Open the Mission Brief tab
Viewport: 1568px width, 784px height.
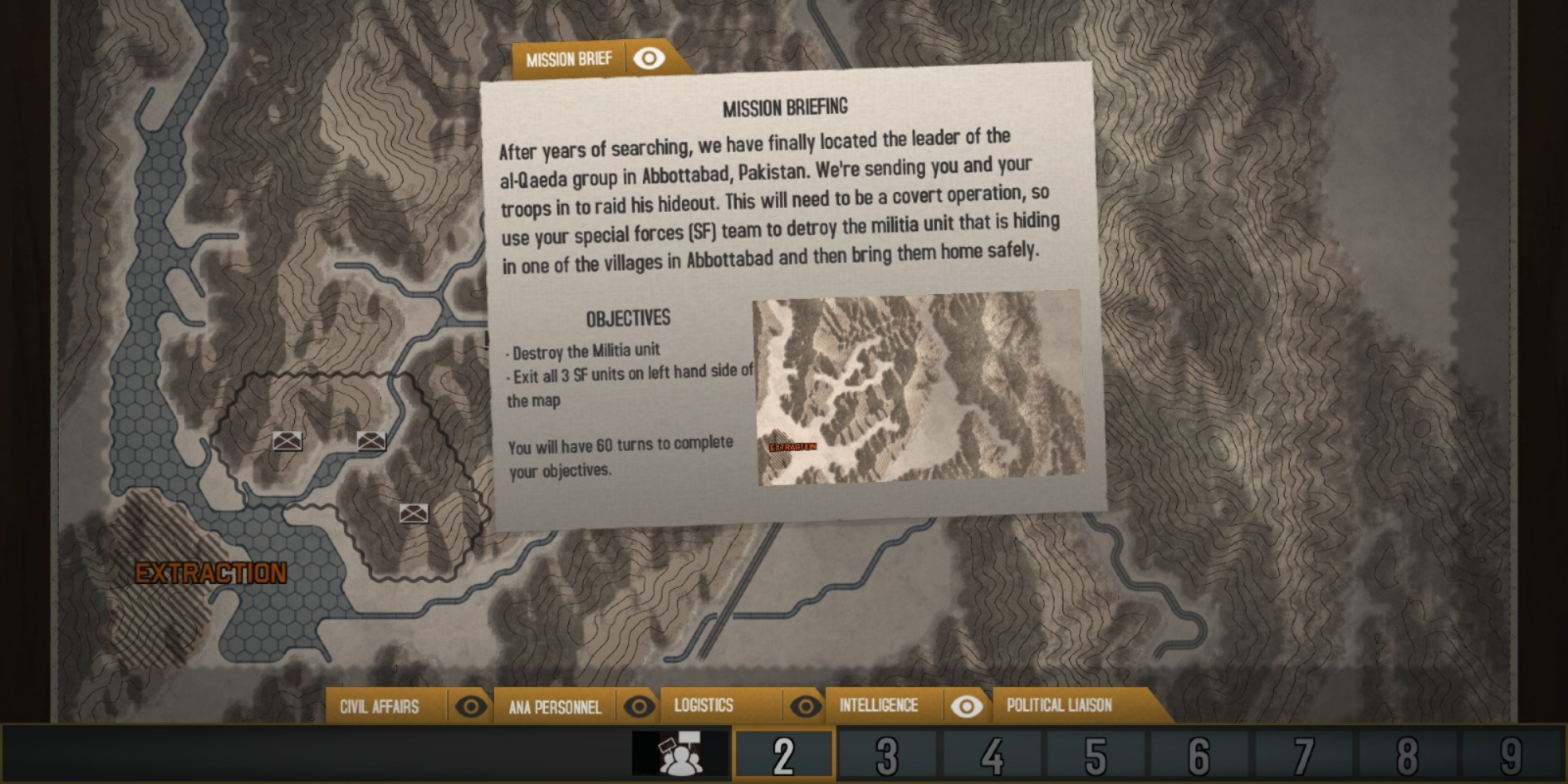click(x=568, y=60)
